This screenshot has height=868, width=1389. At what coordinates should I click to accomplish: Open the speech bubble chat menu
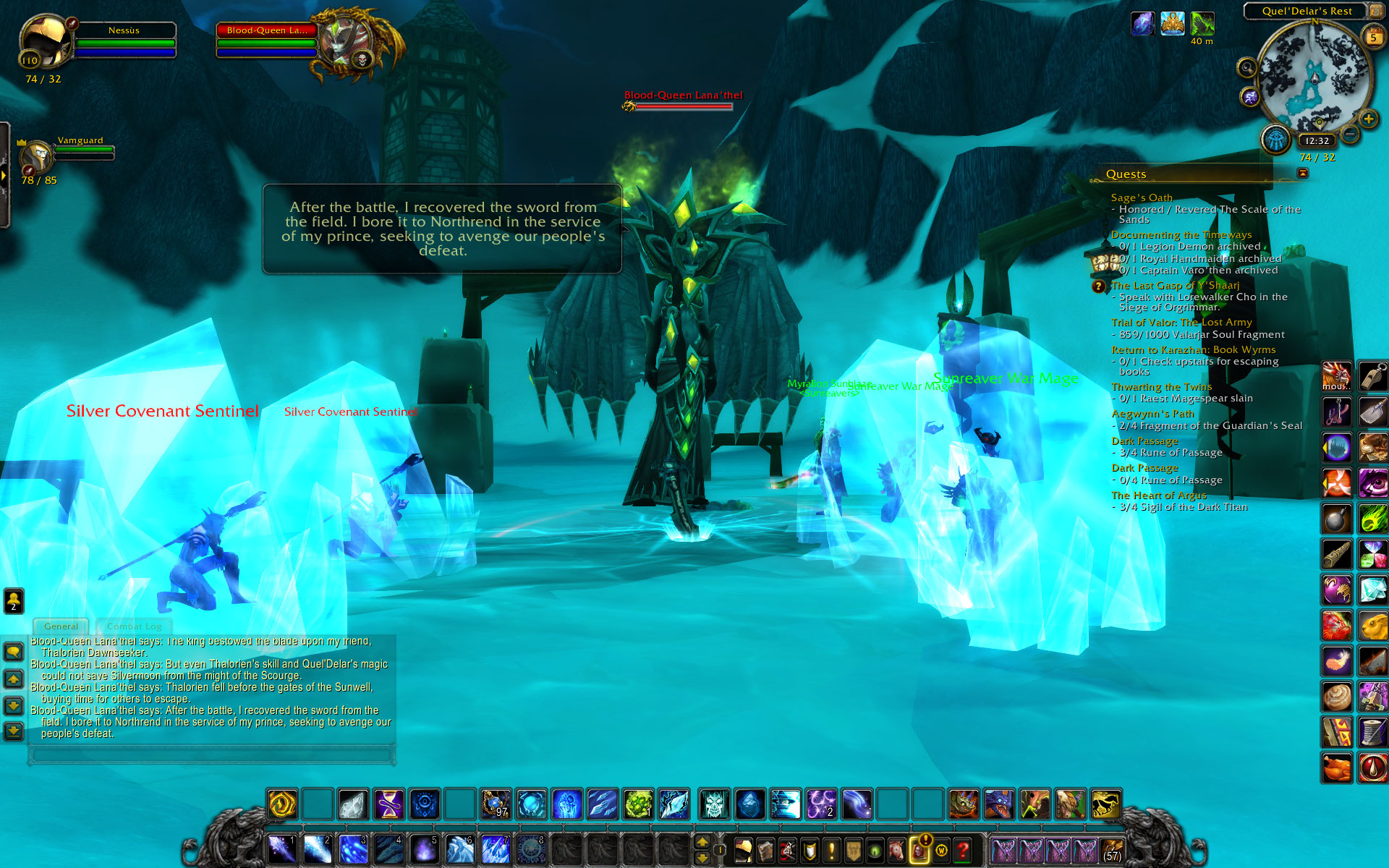(14, 652)
